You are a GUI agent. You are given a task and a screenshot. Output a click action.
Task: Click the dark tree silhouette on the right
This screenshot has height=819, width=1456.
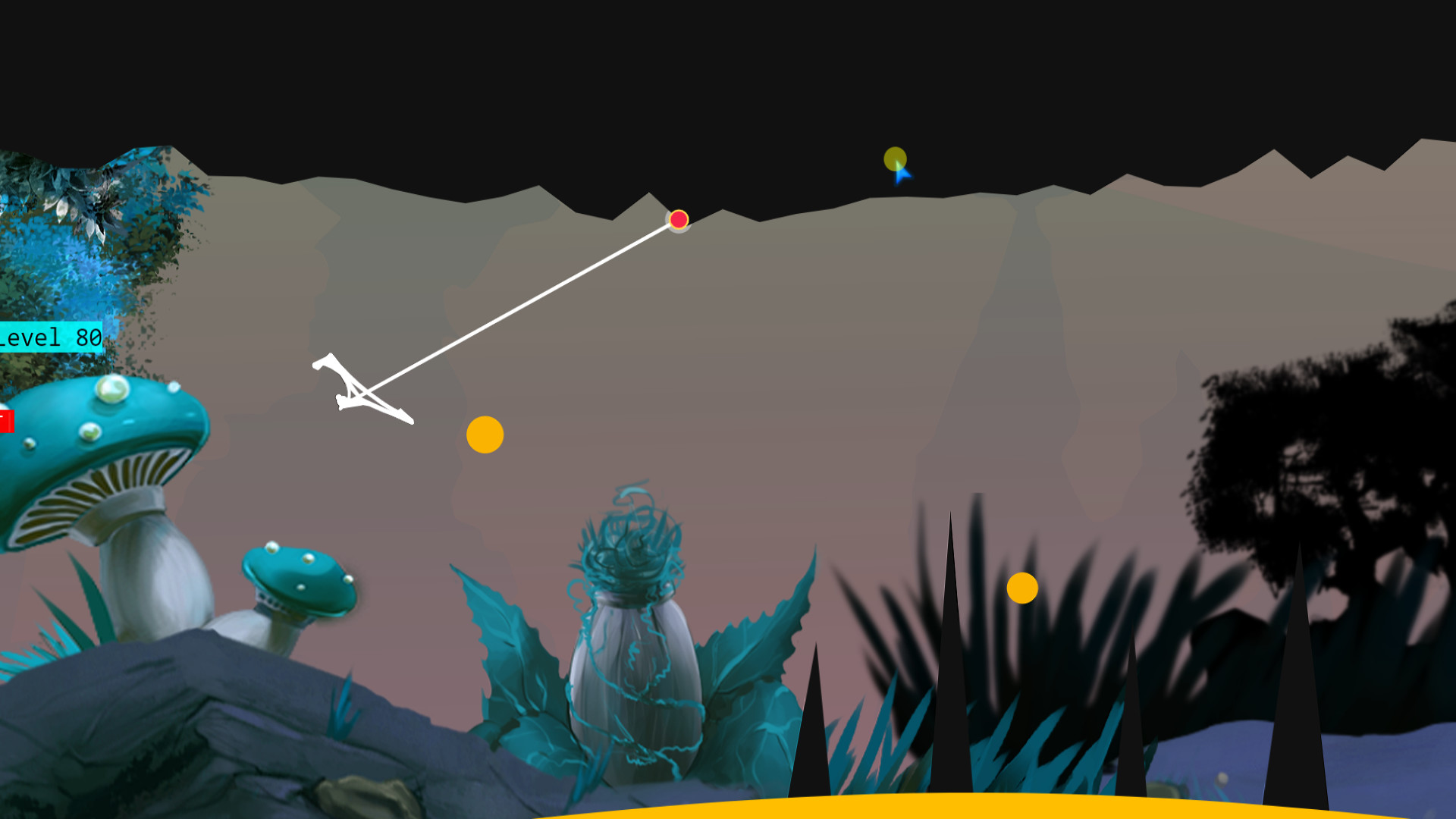(1327, 455)
